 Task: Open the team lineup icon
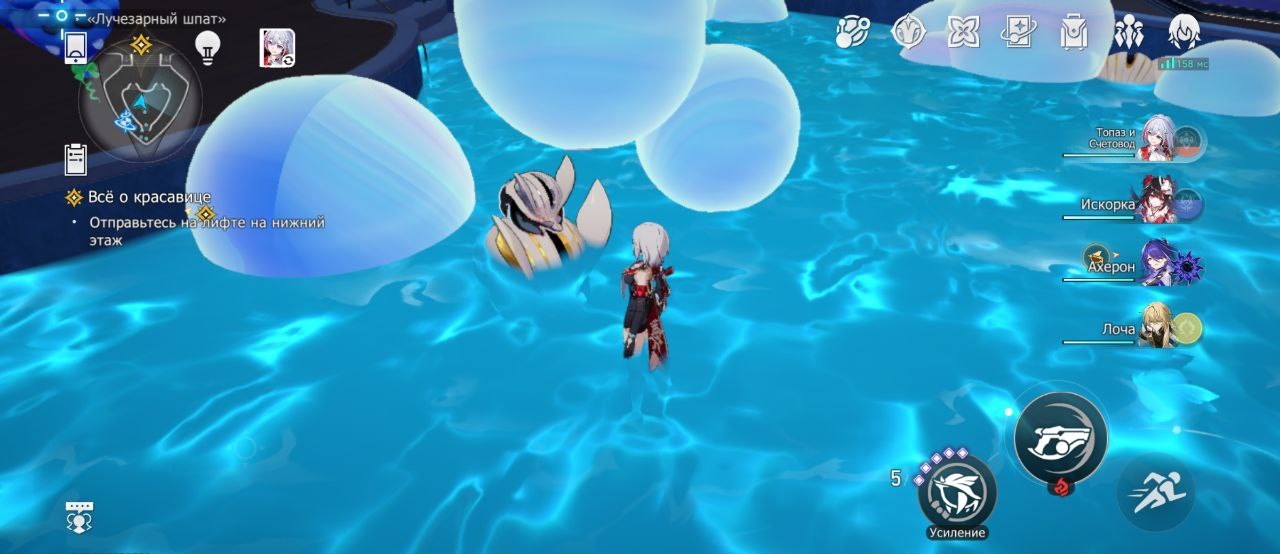(1128, 33)
